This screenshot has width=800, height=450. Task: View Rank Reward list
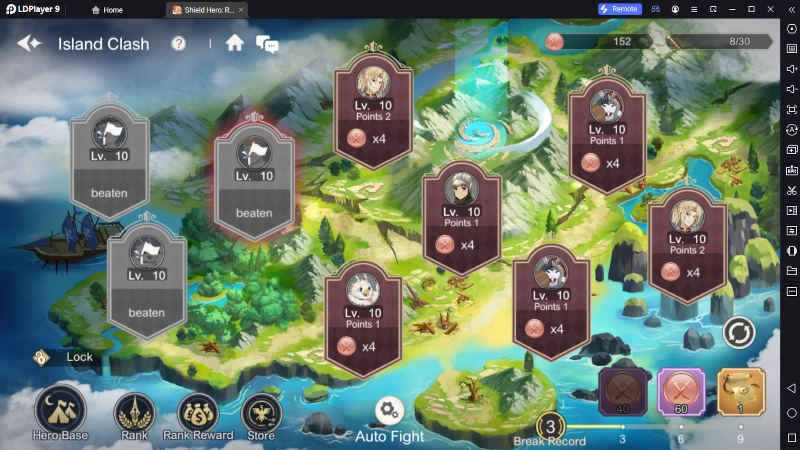click(198, 413)
